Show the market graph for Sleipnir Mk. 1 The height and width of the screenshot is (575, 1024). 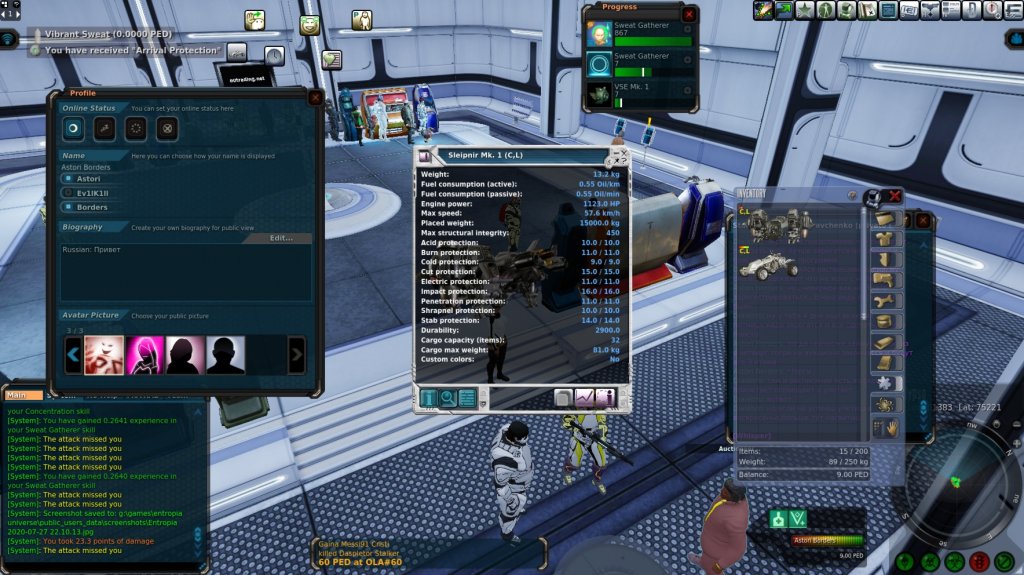click(584, 398)
